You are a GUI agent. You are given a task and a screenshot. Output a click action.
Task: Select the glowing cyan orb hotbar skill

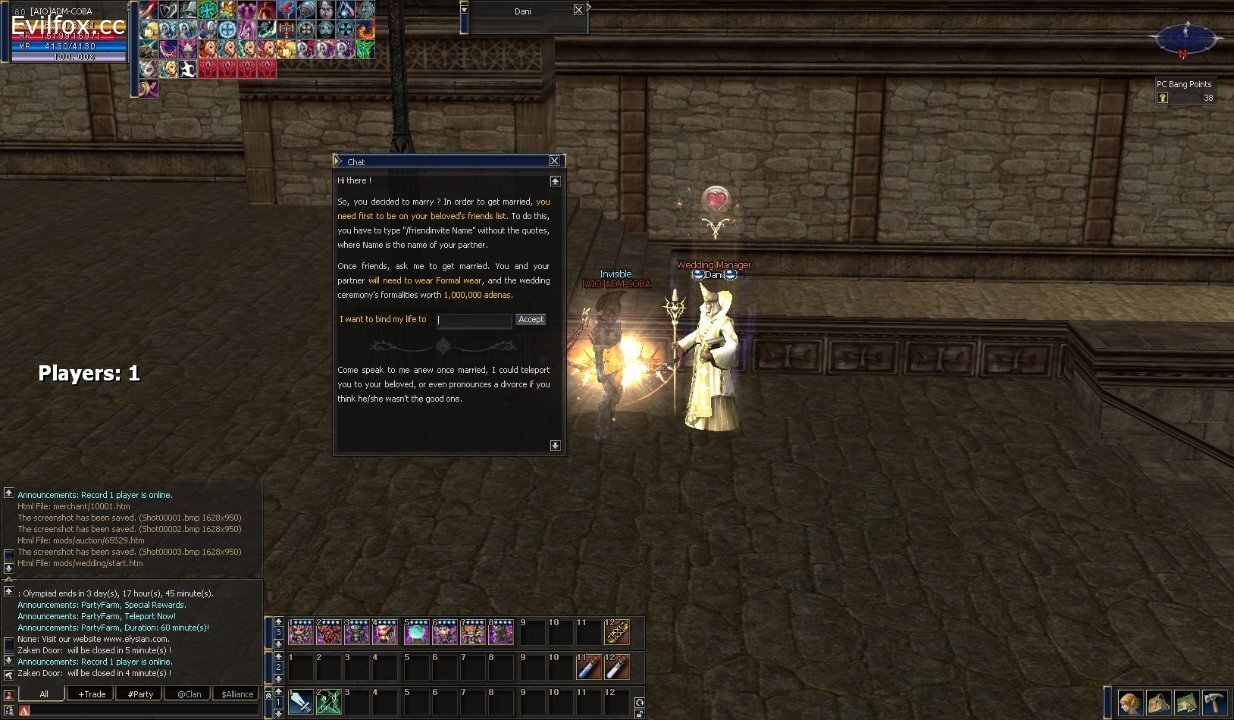tap(415, 632)
